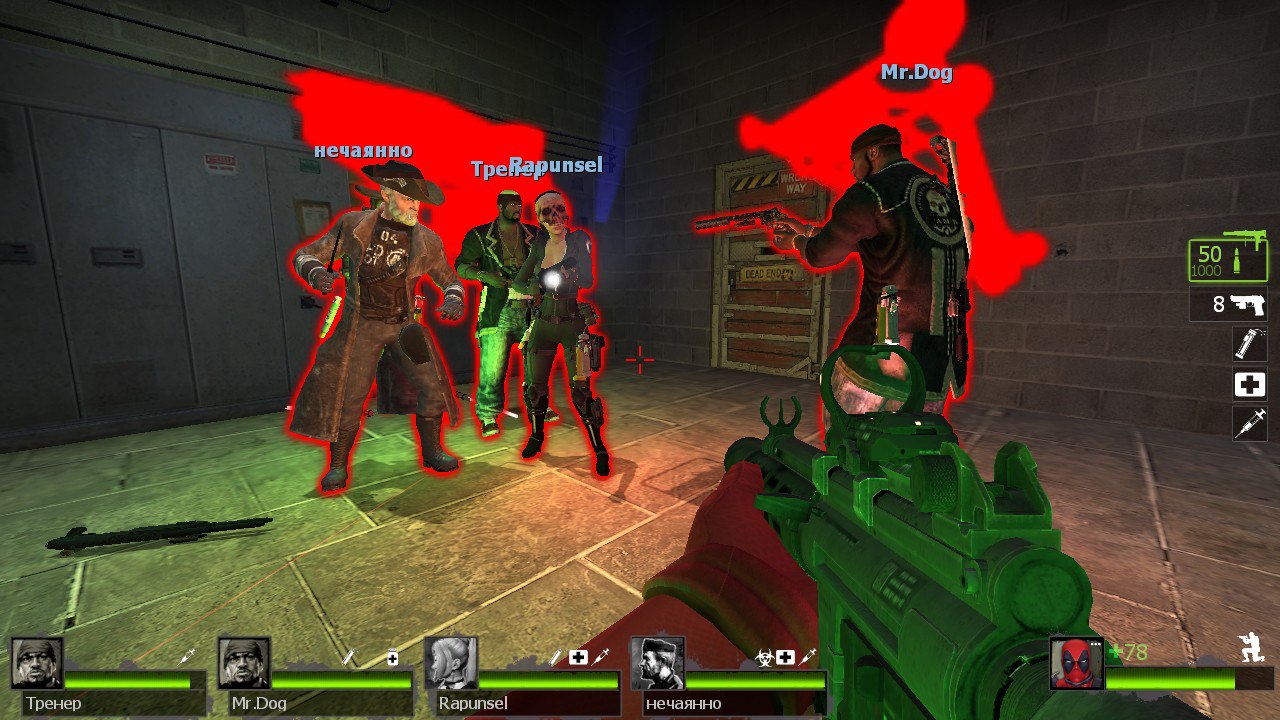The image size is (1280, 720).
Task: Select the primary submachine gun weapon slot
Action: point(1227,258)
